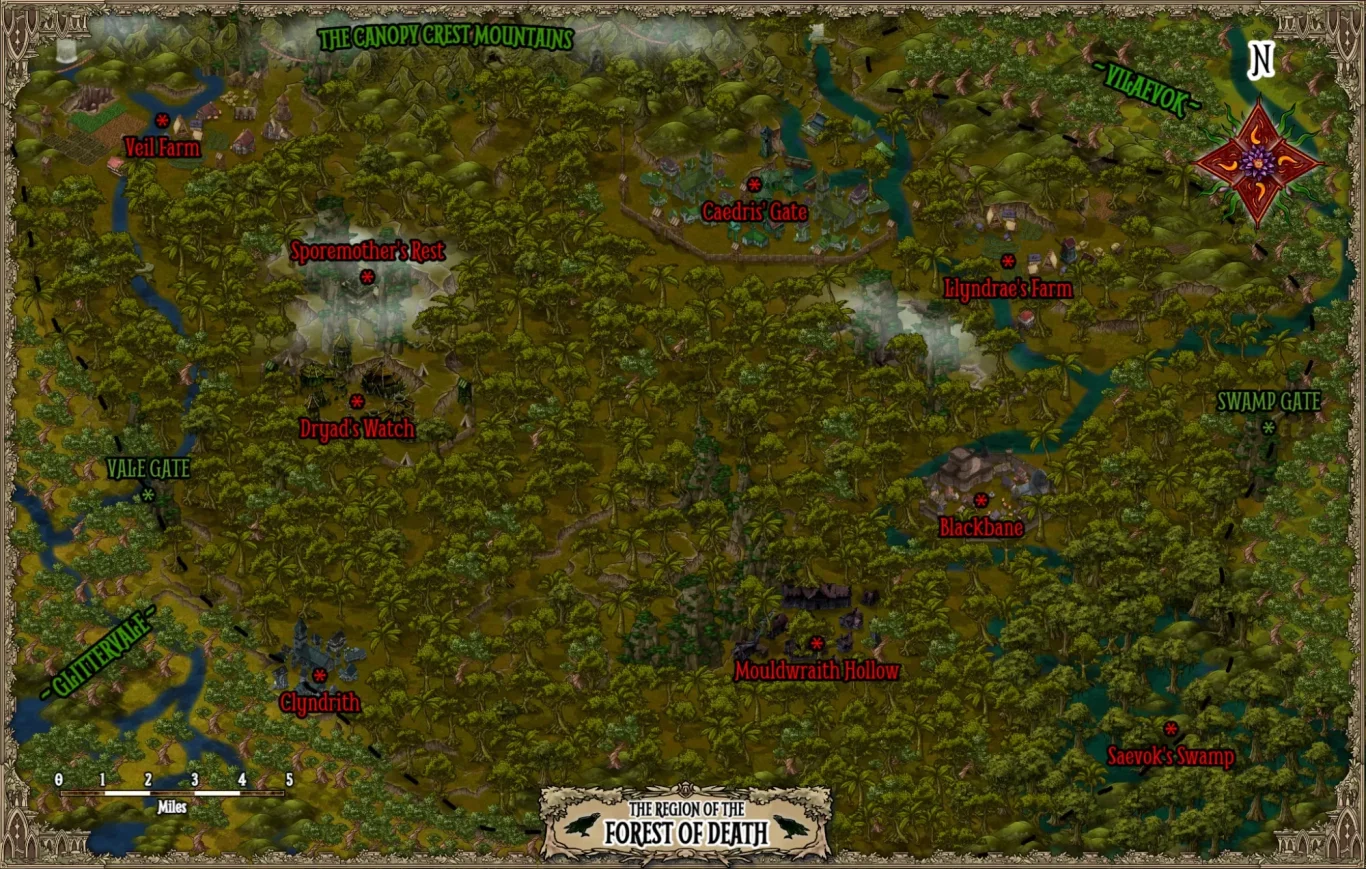Image resolution: width=1366 pixels, height=869 pixels.
Task: Exit via the Swamp Gate marker
Action: [x=1269, y=428]
